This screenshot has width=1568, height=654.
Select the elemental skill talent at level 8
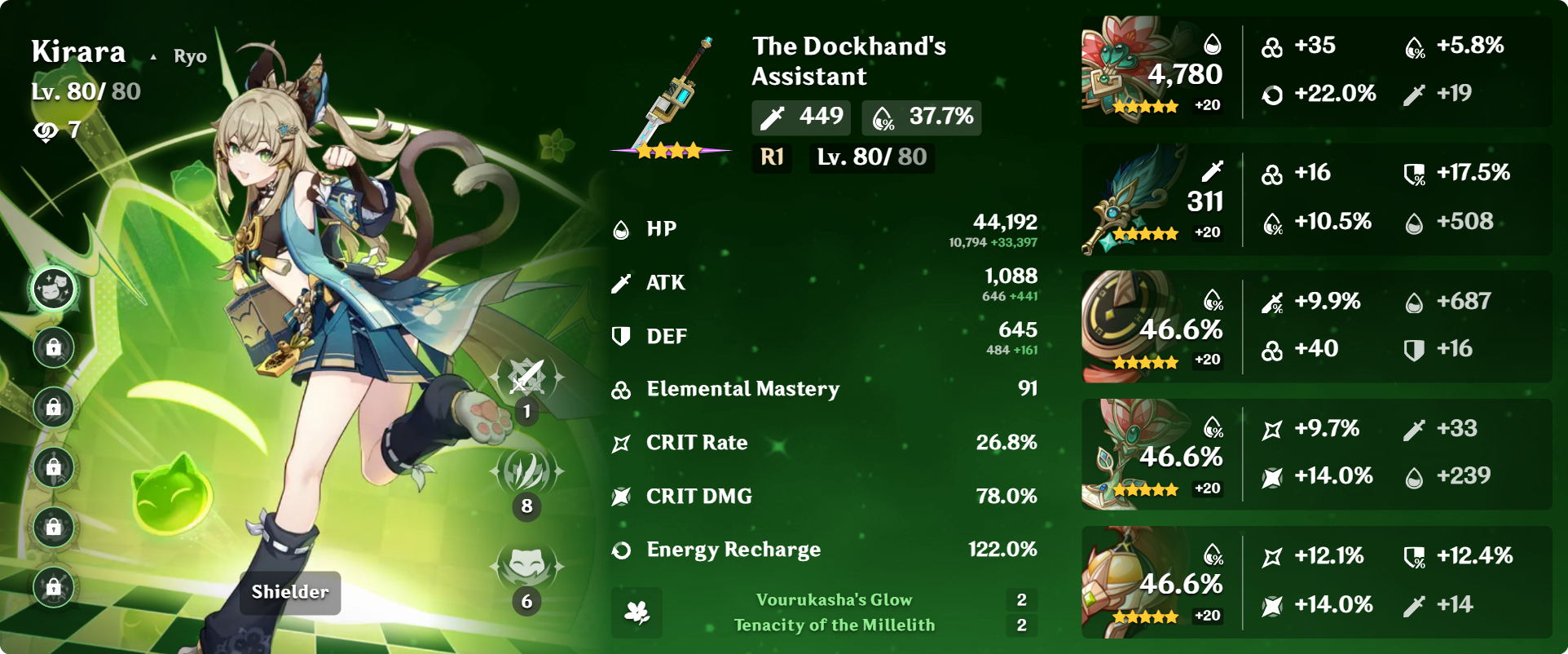(x=526, y=473)
